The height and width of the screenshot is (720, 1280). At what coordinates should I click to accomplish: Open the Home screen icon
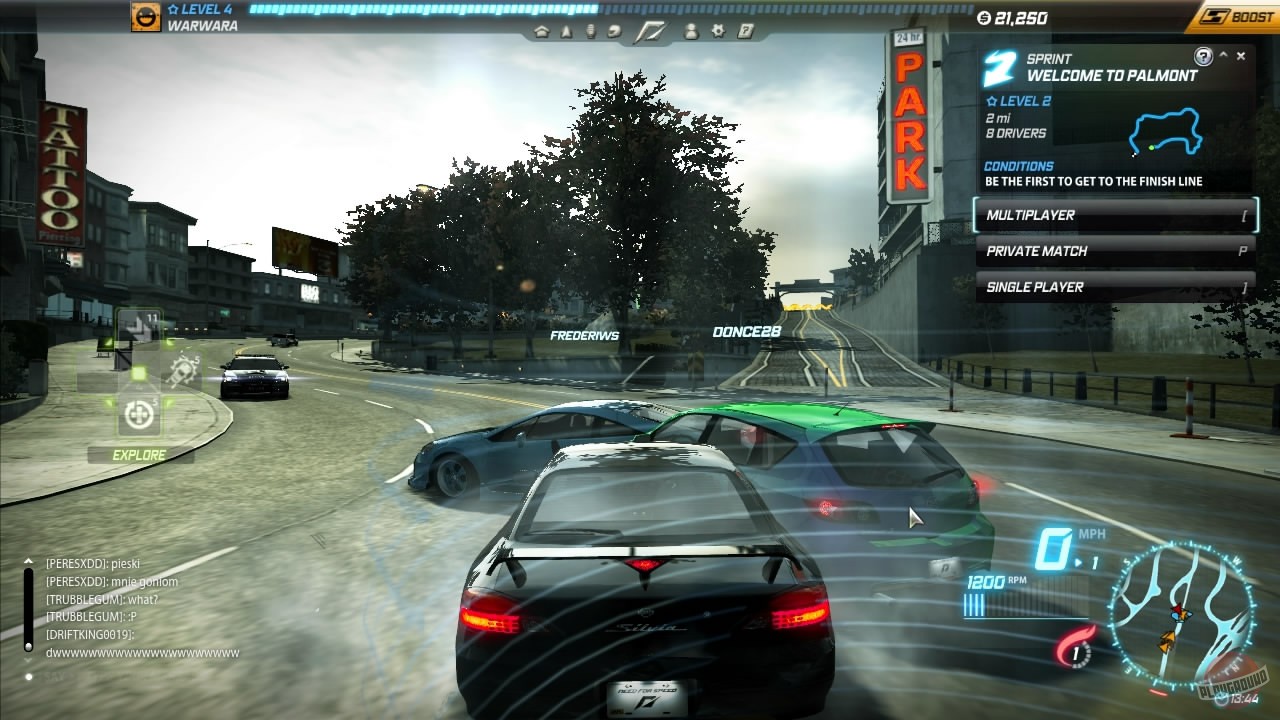pos(543,31)
